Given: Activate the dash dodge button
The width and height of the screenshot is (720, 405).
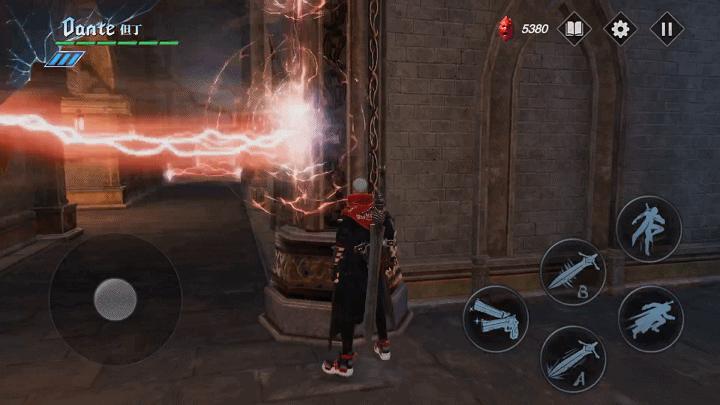Looking at the screenshot, I should [x=650, y=318].
